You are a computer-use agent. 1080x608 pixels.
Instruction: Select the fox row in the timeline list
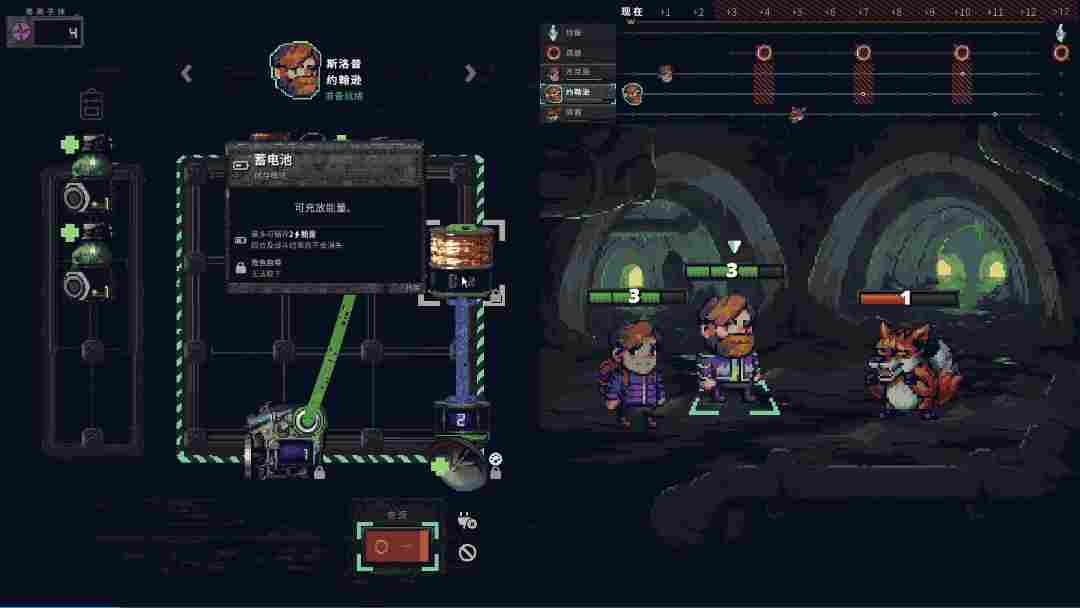[578, 113]
